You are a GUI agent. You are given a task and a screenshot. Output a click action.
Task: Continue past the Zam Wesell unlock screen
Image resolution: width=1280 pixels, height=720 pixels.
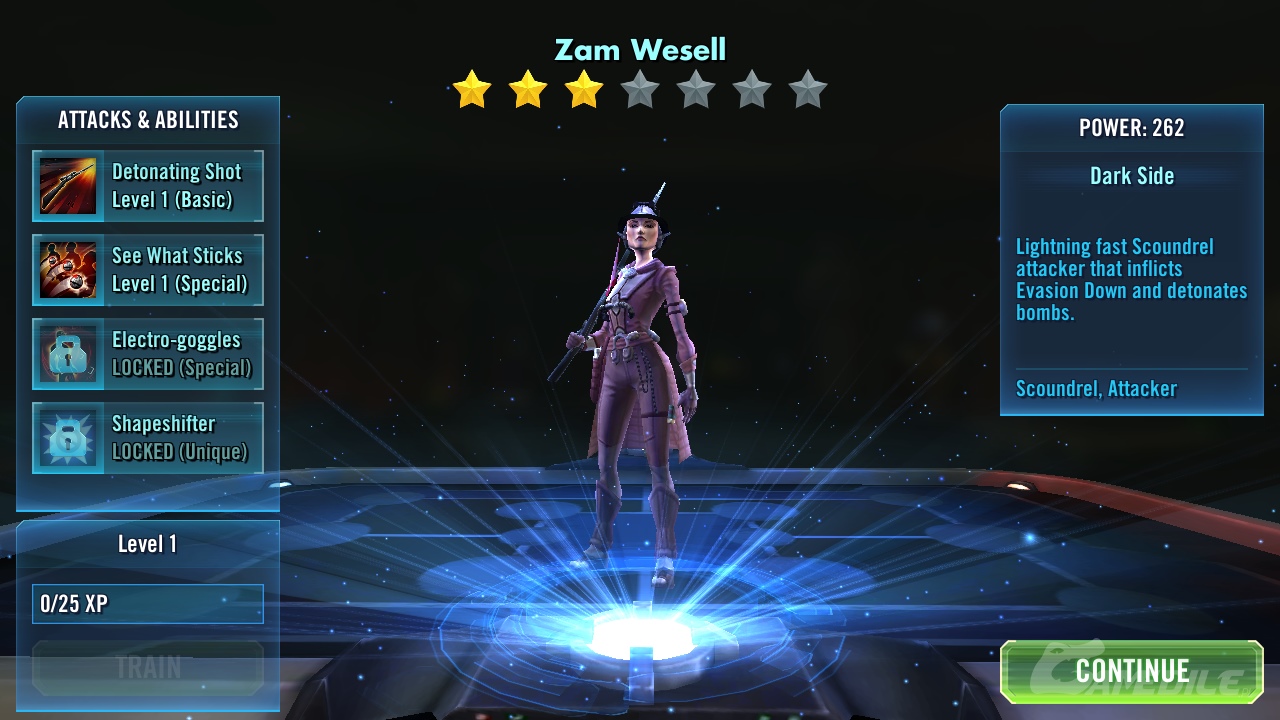click(1131, 671)
